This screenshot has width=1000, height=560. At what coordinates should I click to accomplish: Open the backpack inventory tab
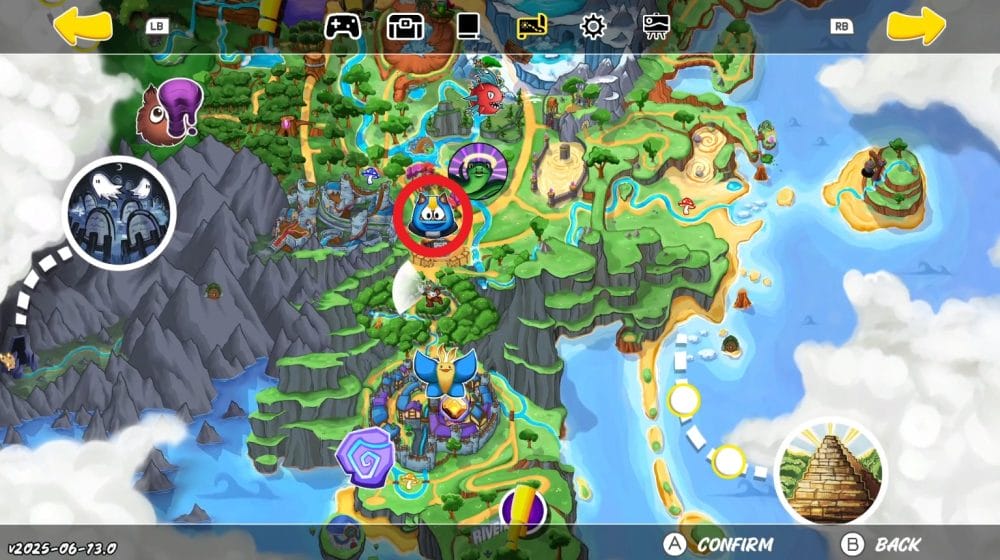click(x=406, y=26)
